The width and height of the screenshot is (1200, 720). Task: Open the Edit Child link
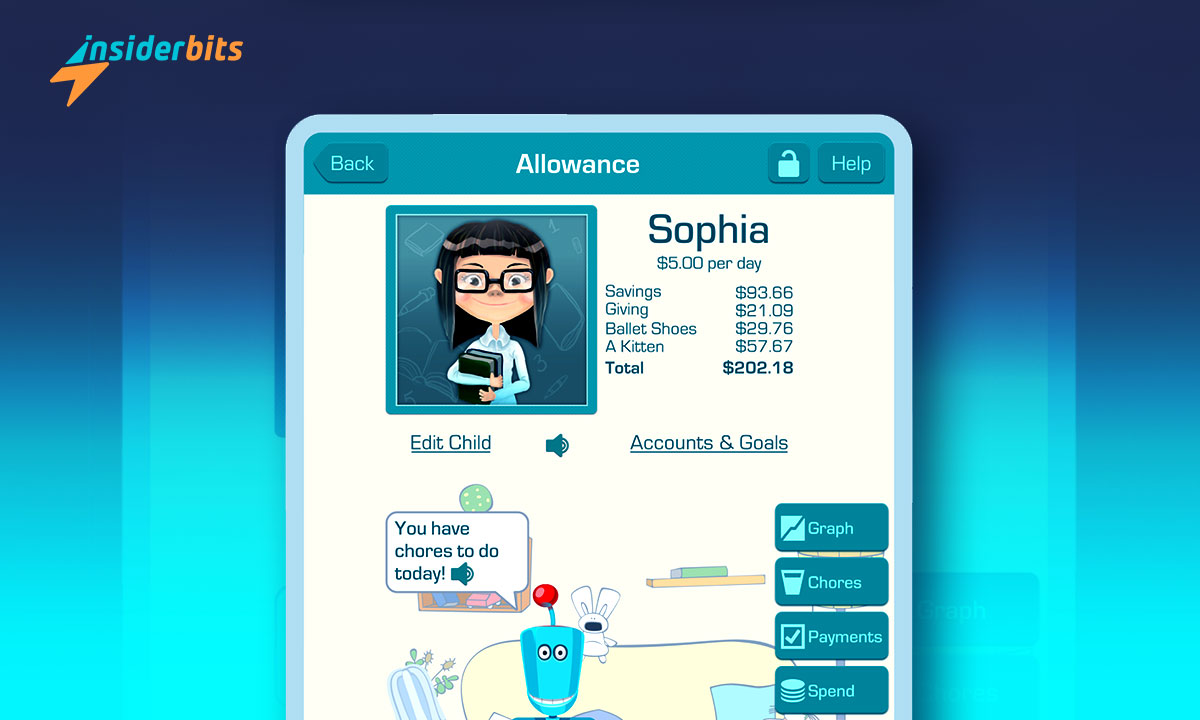pyautogui.click(x=450, y=443)
